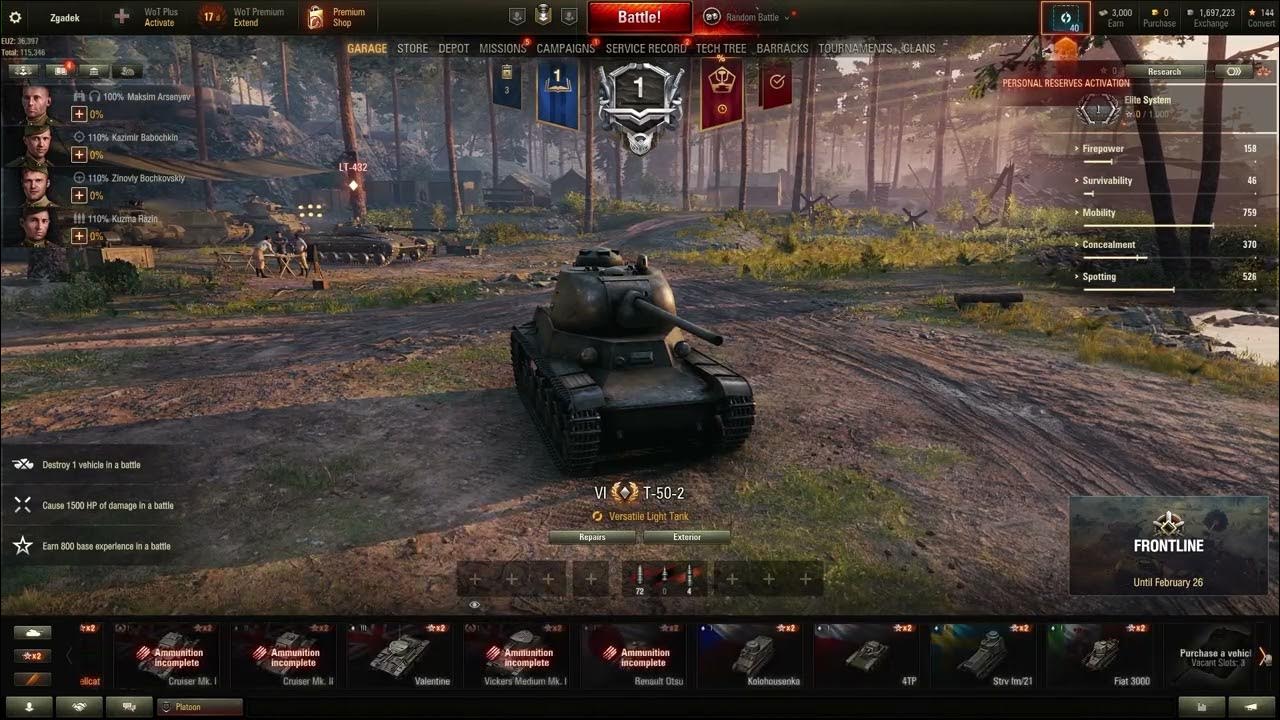
Task: Open the MISSIONS tab
Action: pos(503,48)
